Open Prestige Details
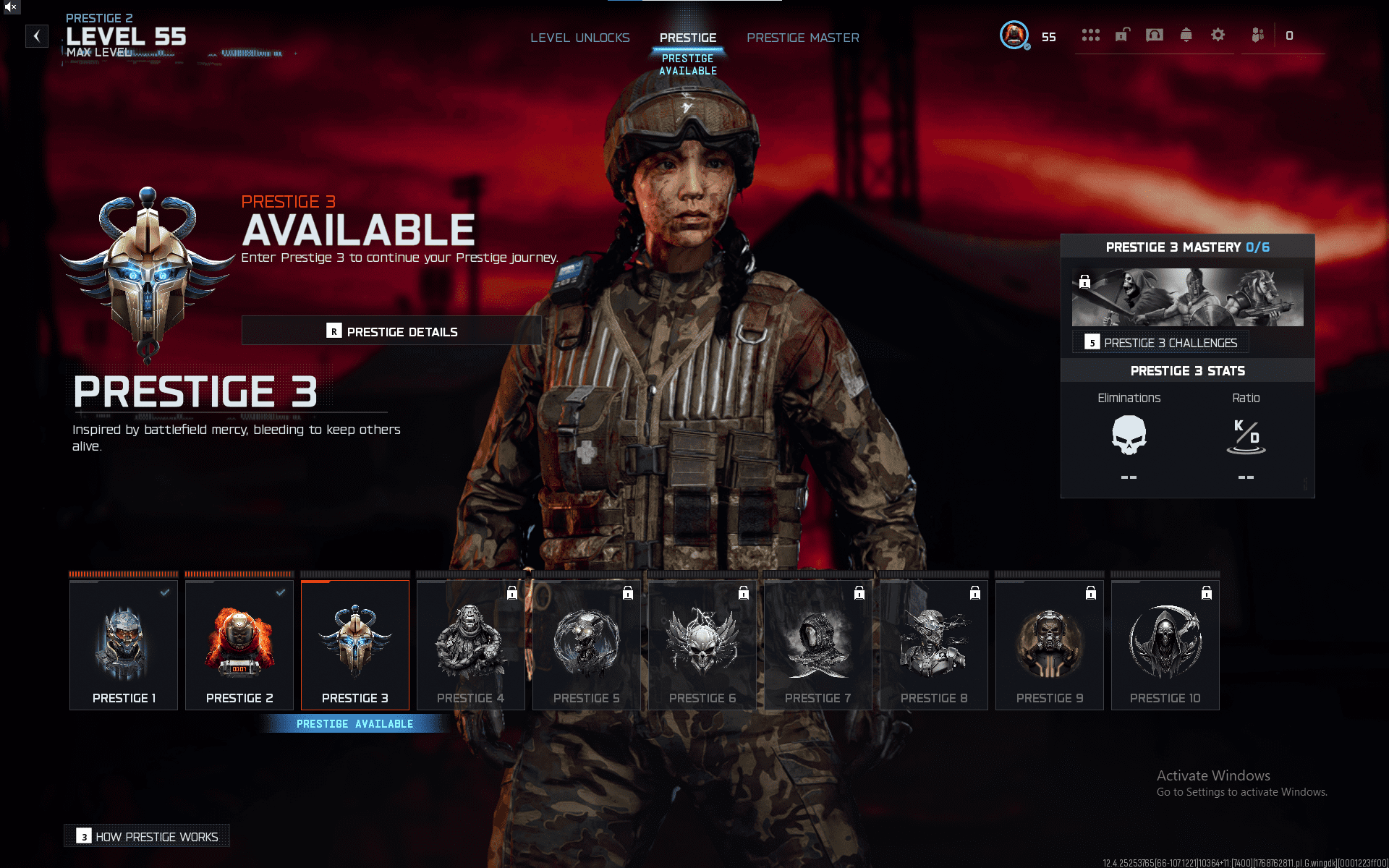The image size is (1389, 868). 391,331
